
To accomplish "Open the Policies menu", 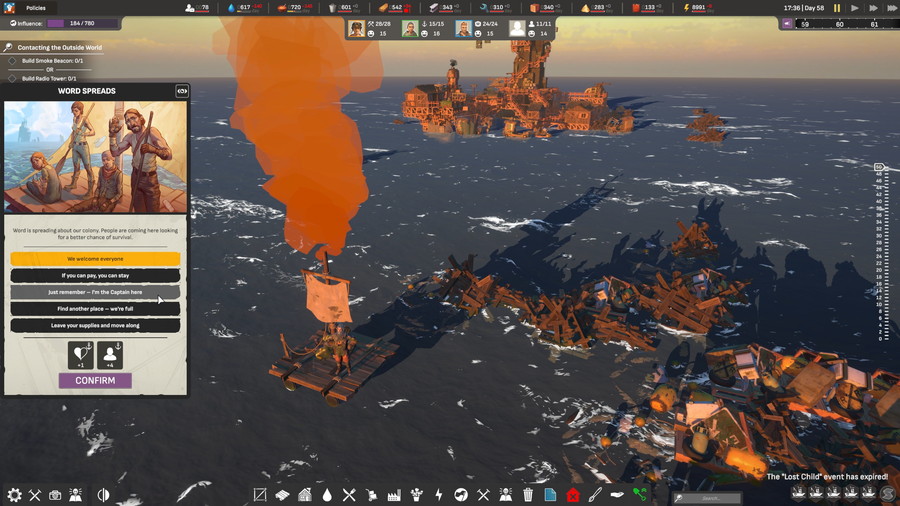I will [36, 7].
